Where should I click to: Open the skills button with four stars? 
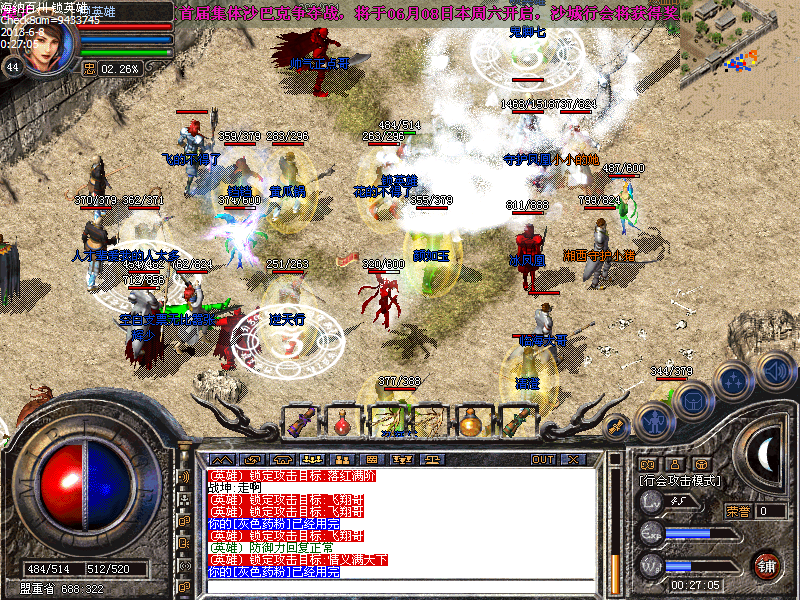tap(735, 380)
